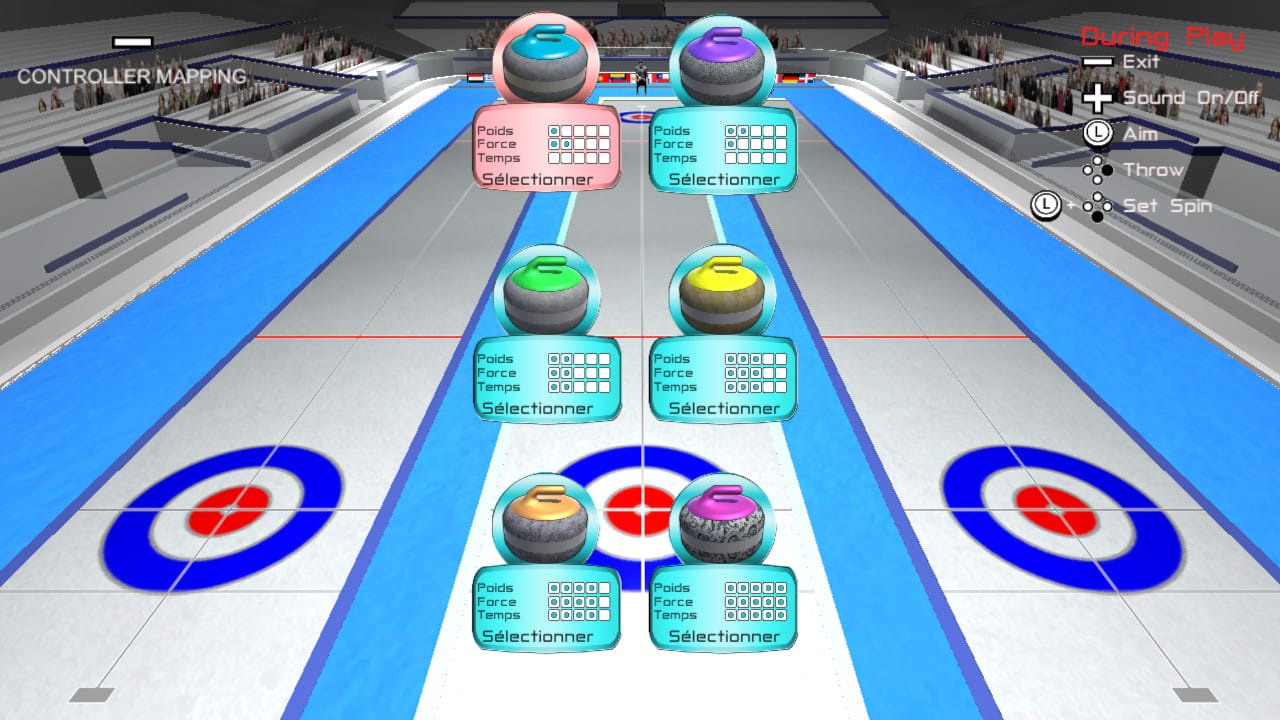Toggle Sound On/Off with the plus button
Viewport: 1280px width, 720px height.
coord(1097,98)
